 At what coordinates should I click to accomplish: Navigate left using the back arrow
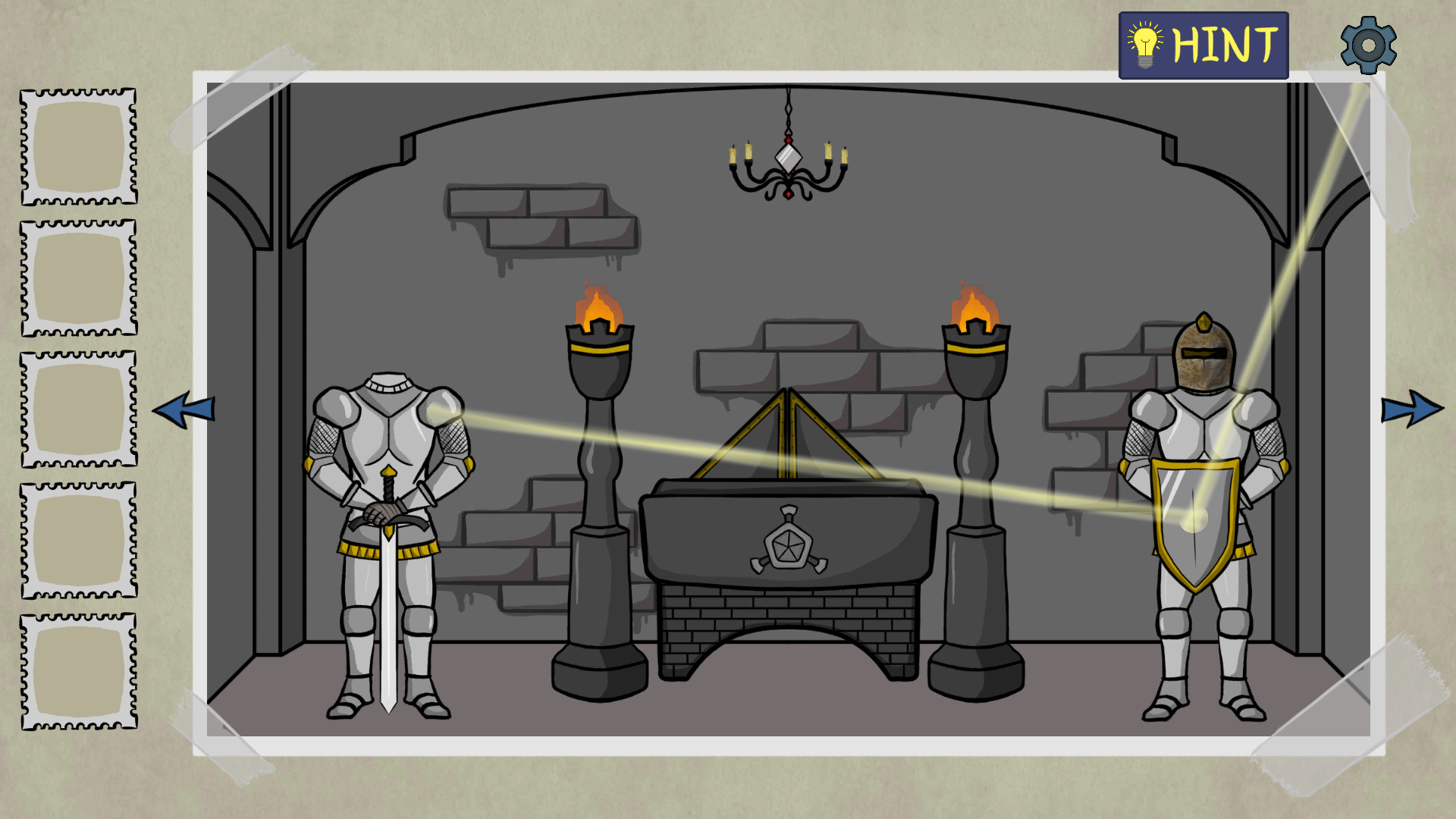[184, 409]
